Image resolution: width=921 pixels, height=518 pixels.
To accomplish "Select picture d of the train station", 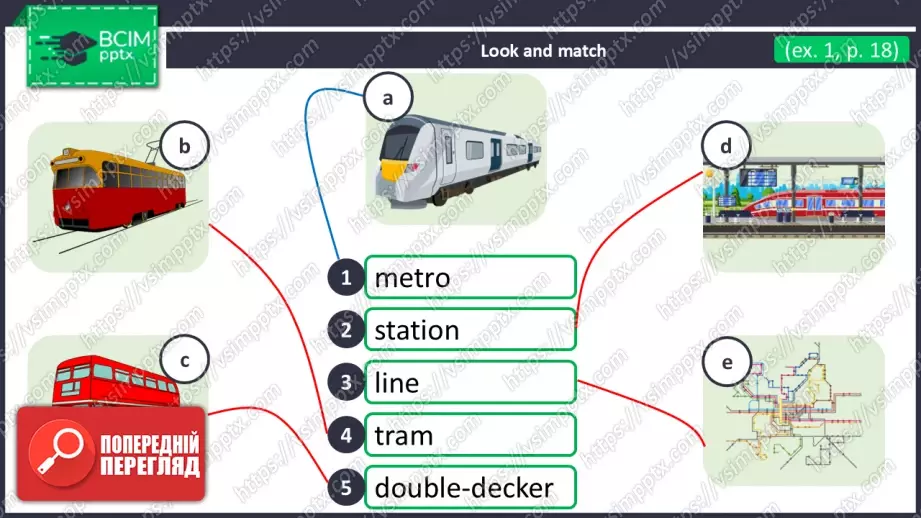I will pos(795,195).
